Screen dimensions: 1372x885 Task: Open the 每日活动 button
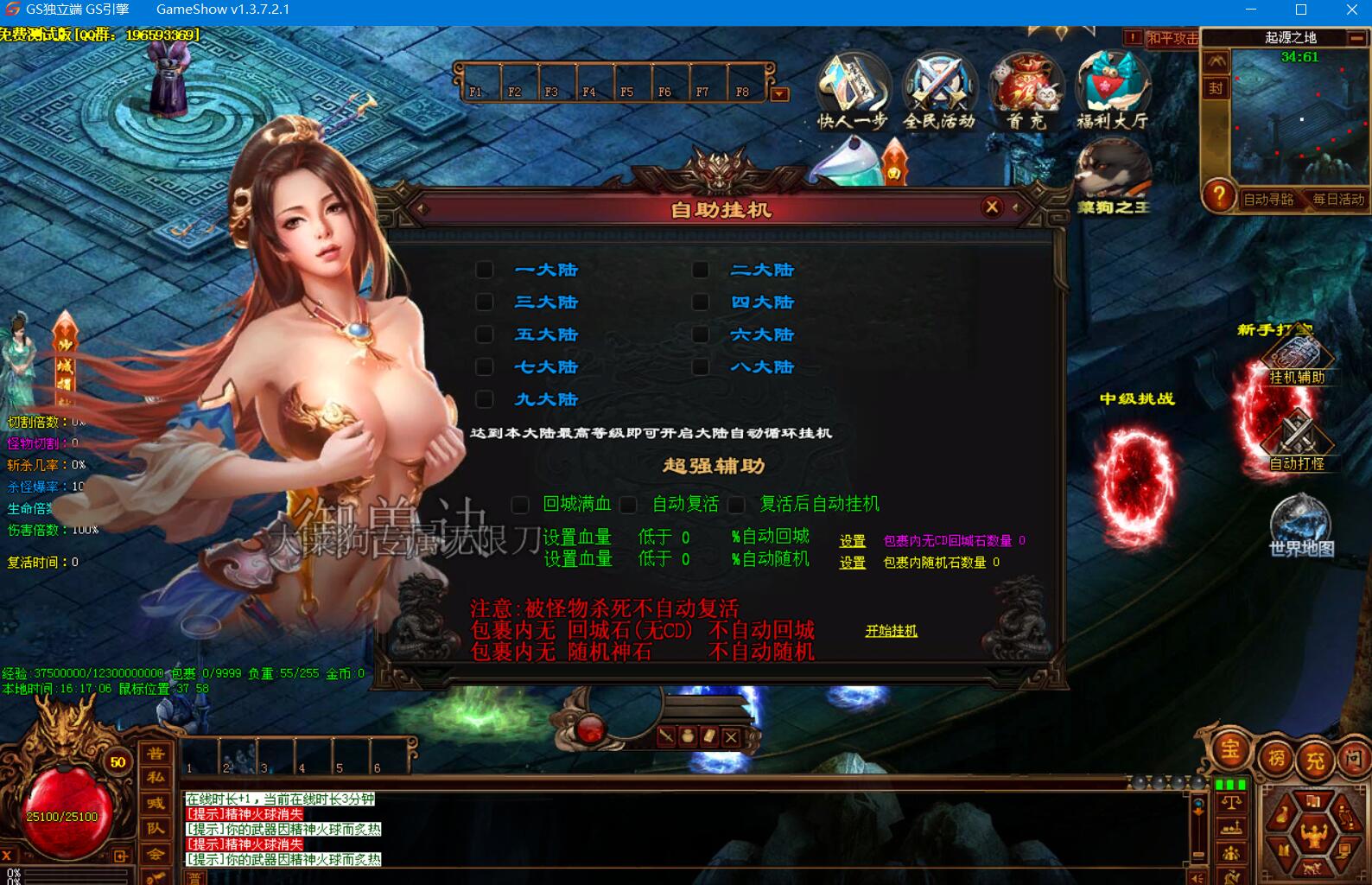(1337, 200)
